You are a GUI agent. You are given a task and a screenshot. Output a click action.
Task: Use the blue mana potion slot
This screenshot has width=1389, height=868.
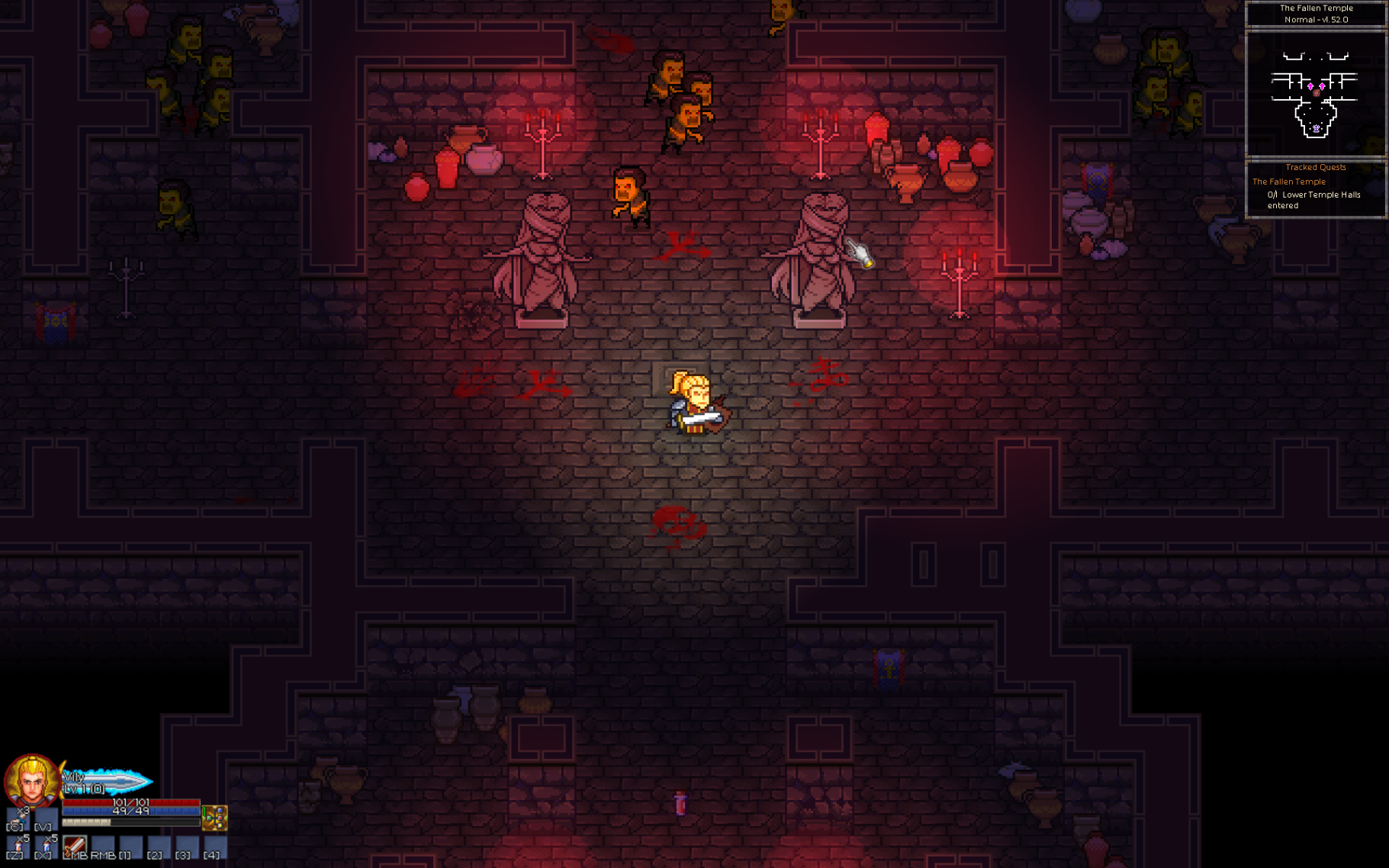tap(46, 845)
